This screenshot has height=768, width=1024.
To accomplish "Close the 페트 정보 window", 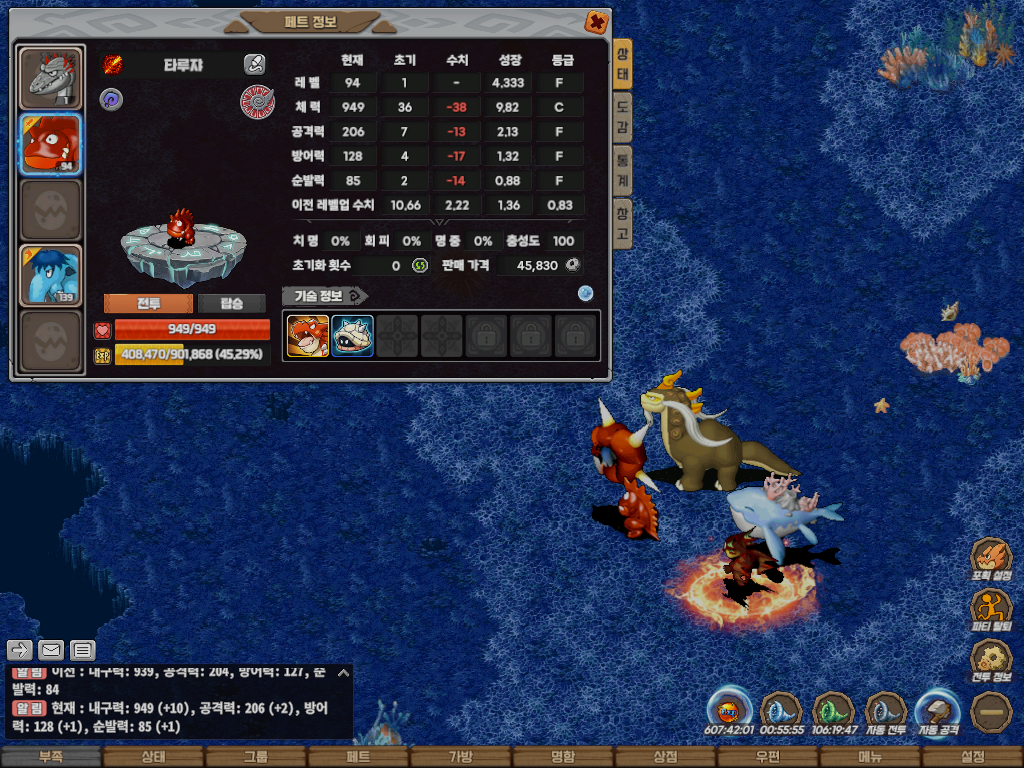I will coord(595,21).
